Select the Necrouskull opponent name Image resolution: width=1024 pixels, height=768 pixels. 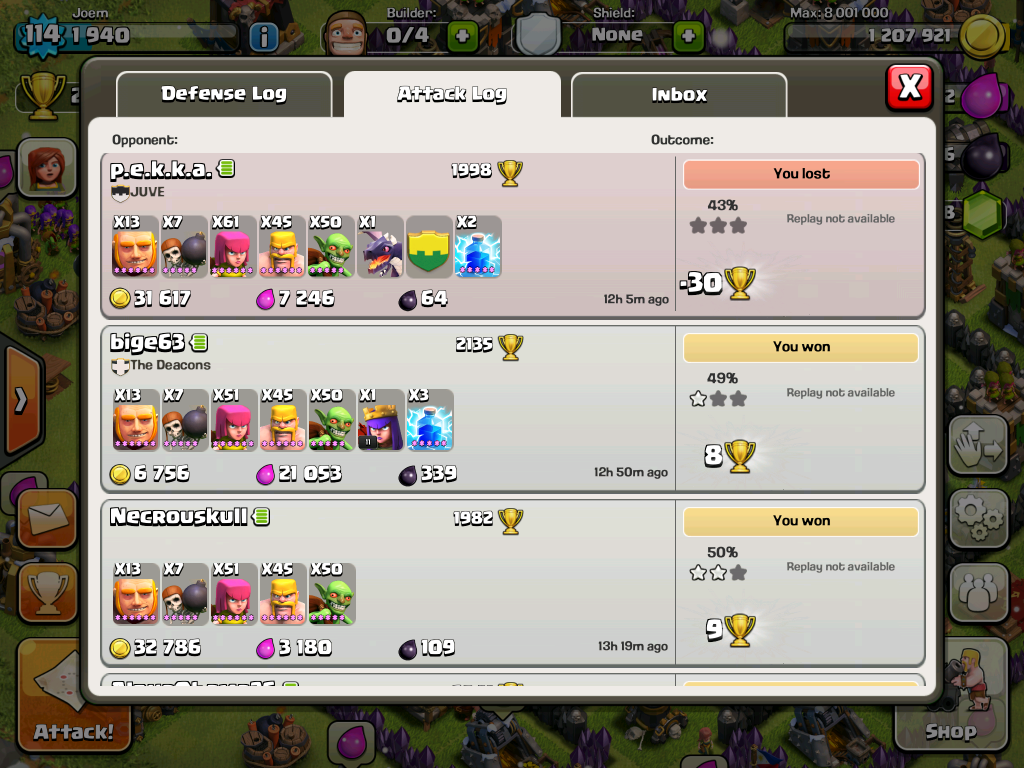178,517
